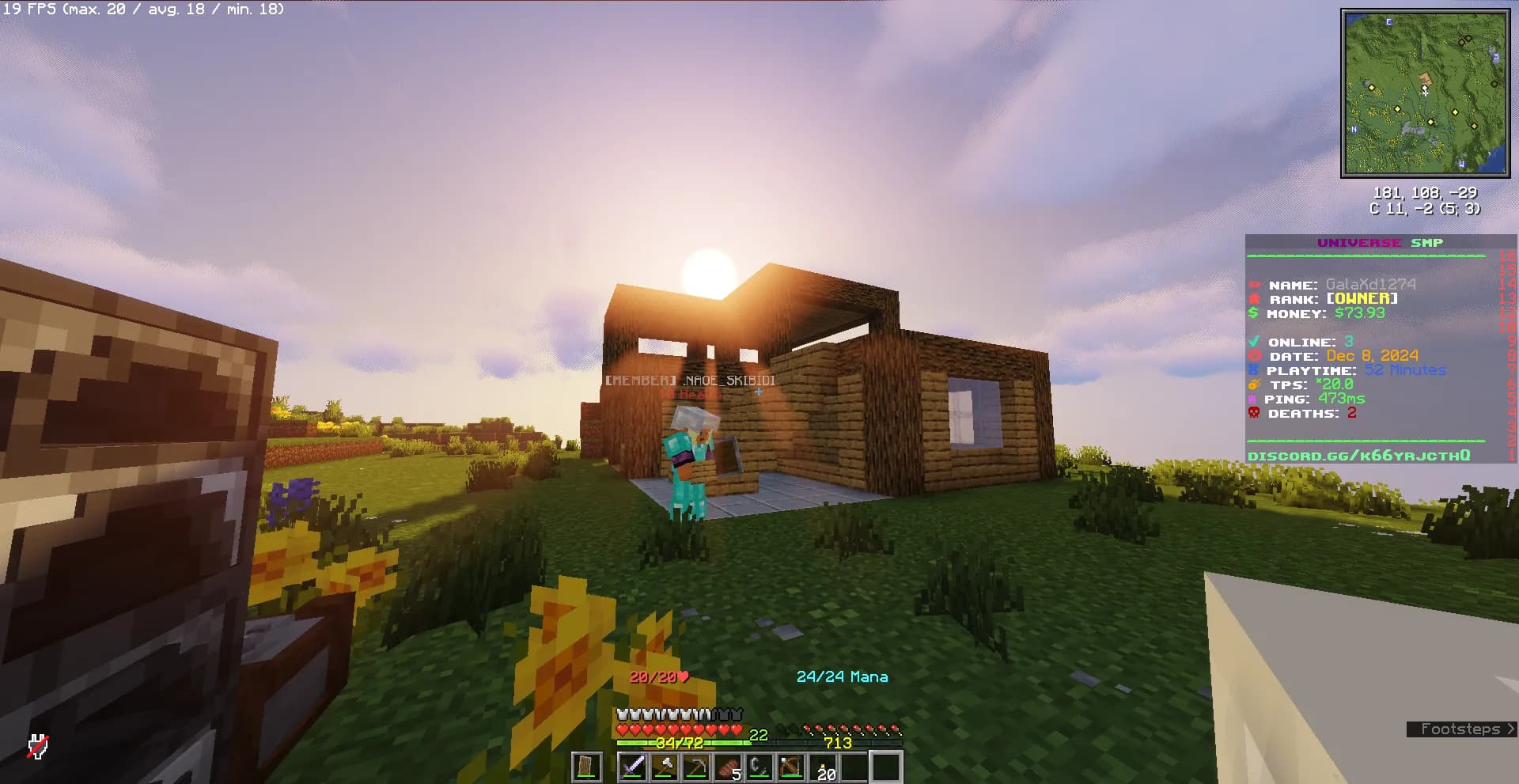Image resolution: width=1519 pixels, height=784 pixels.
Task: Click the green checkmark beside ONLINE
Action: pos(1255,342)
